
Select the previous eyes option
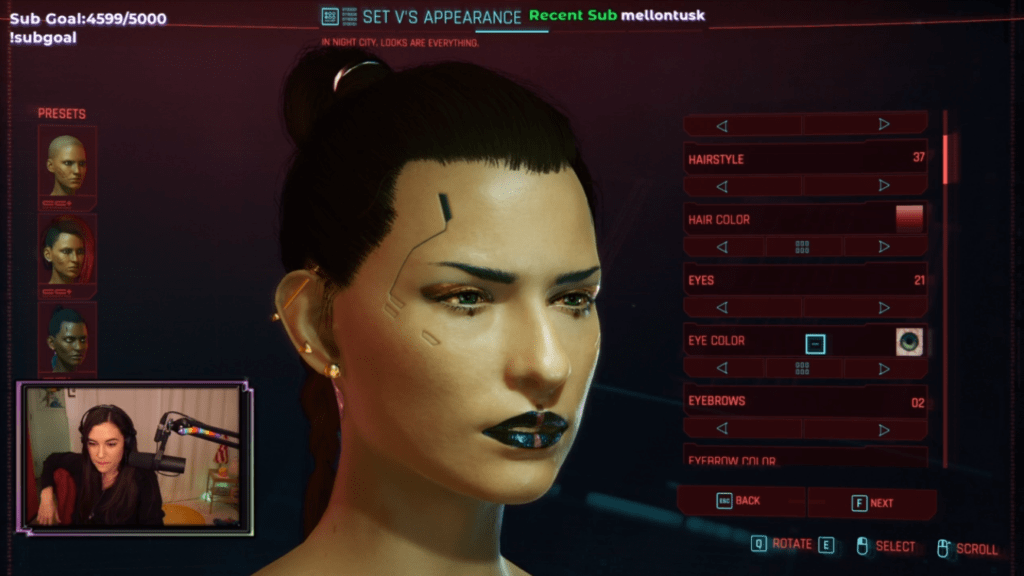722,308
